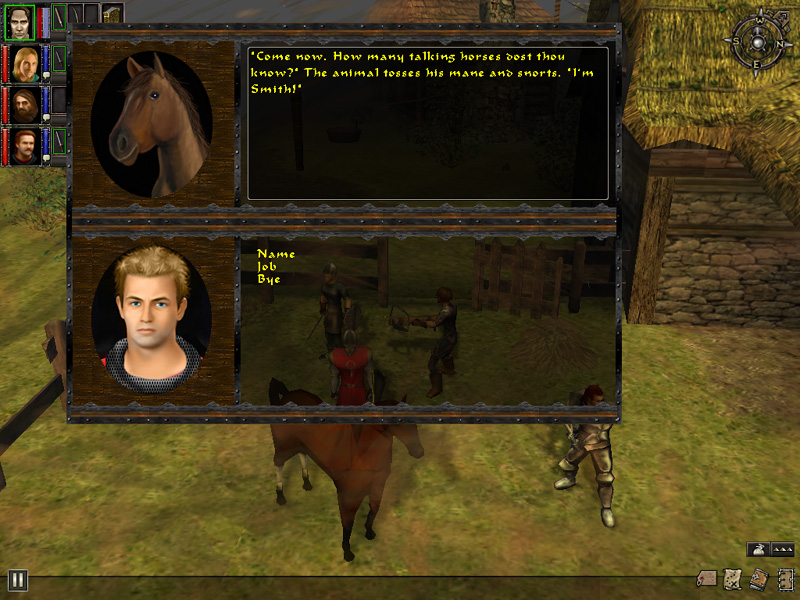The image size is (800, 600).
Task: Select the pale dark-haired party leader portrait
Action: [18, 18]
